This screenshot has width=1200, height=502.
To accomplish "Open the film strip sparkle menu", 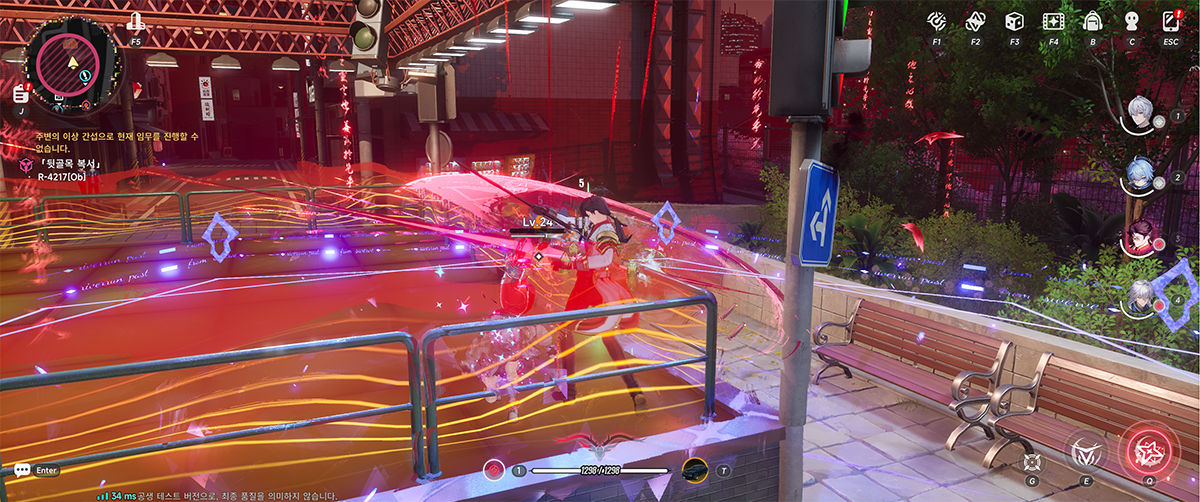I will 1053,21.
